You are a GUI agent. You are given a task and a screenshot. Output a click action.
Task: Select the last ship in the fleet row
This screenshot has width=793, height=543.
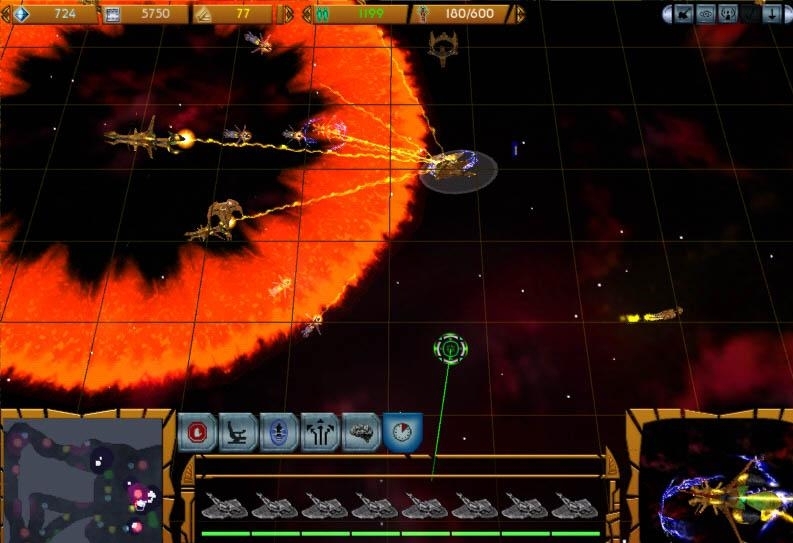pos(575,507)
